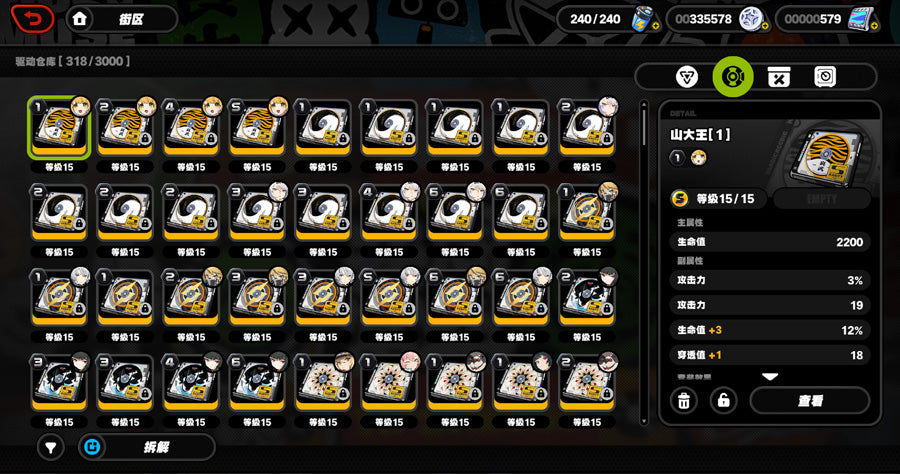
Task: Select the 山大王 disc preview image
Action: pos(823,150)
